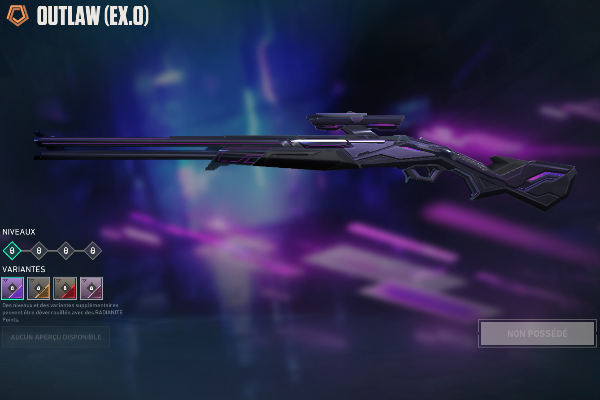Viewport: 600px width, 400px height.
Task: Choose the gold variant swatch
Action: pyautogui.click(x=39, y=288)
